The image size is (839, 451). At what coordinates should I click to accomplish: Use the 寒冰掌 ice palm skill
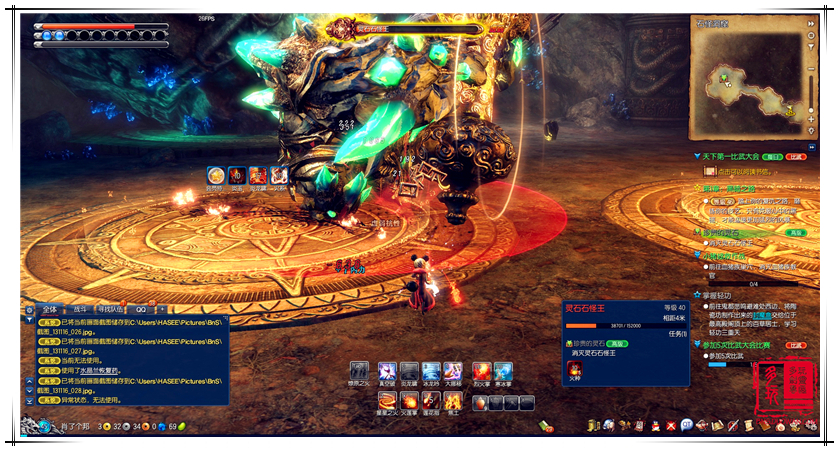click(x=504, y=372)
